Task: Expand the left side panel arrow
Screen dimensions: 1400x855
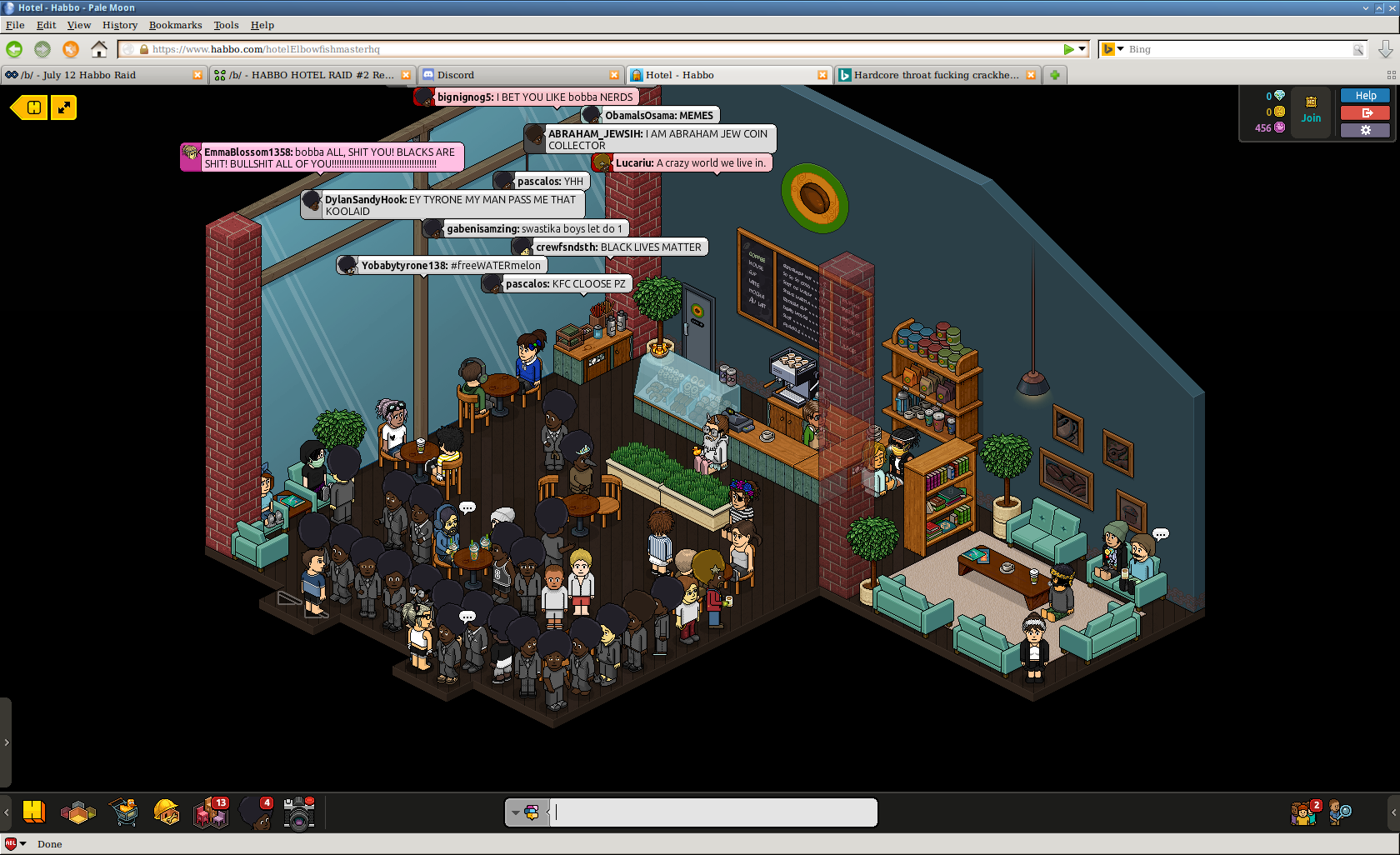Action: pyautogui.click(x=6, y=742)
